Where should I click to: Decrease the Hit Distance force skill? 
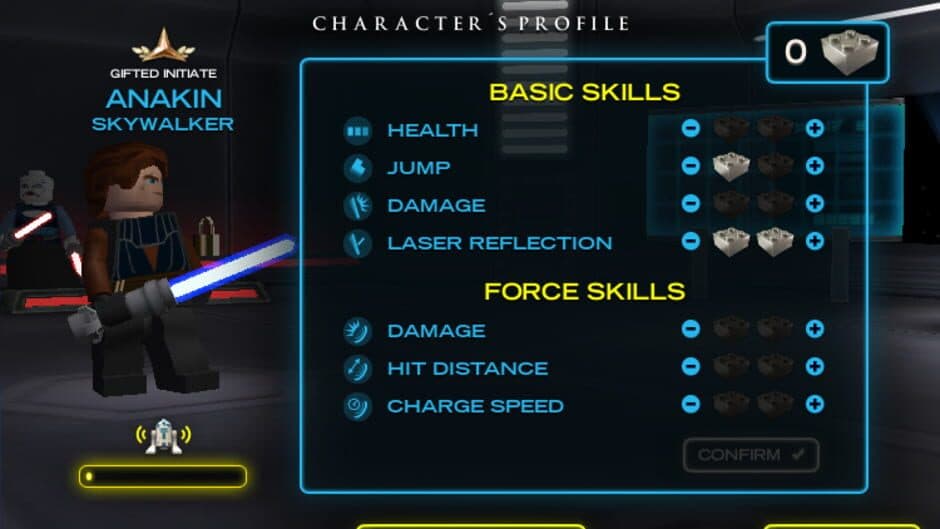[690, 367]
